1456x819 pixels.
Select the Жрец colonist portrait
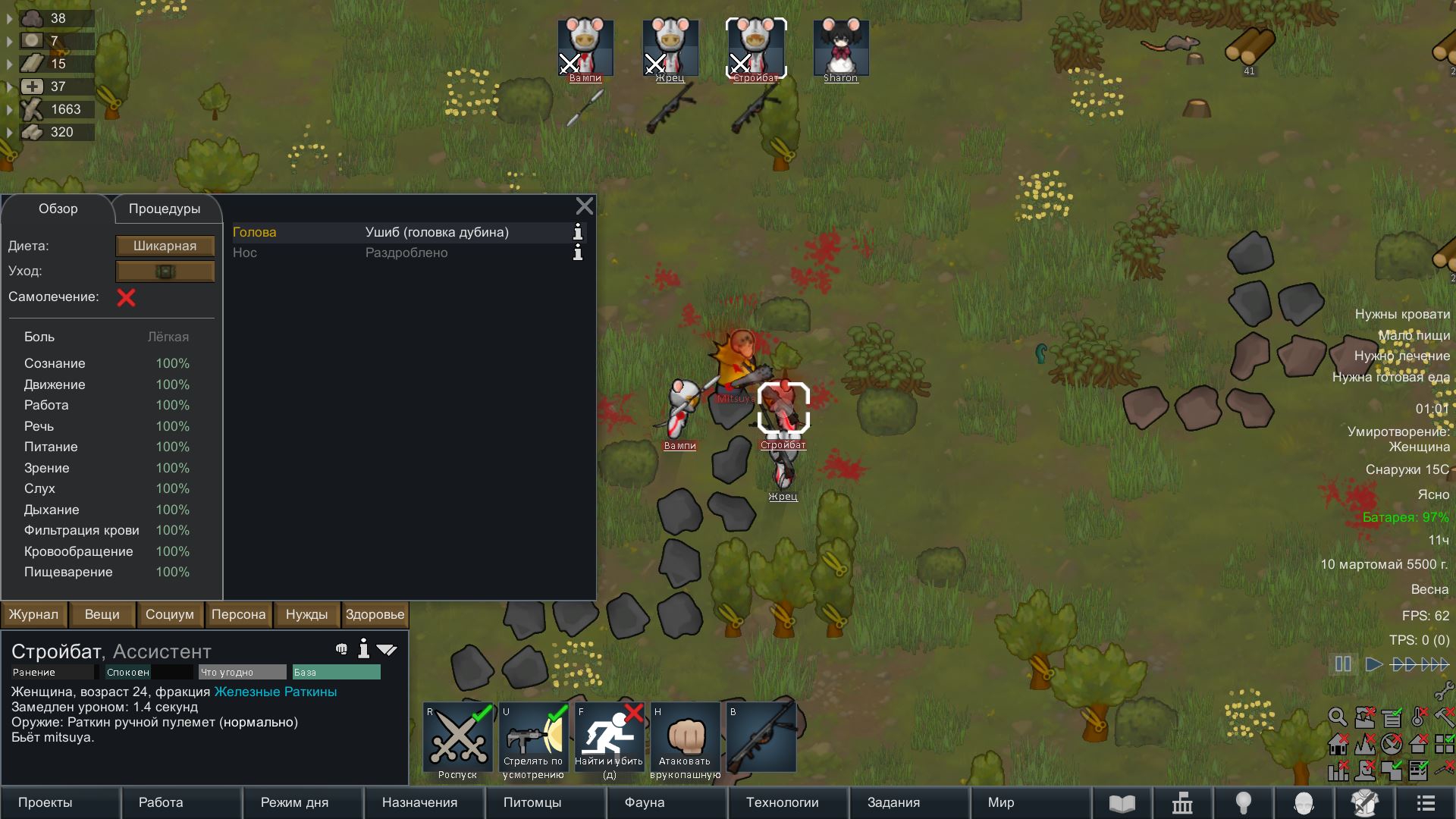point(670,49)
